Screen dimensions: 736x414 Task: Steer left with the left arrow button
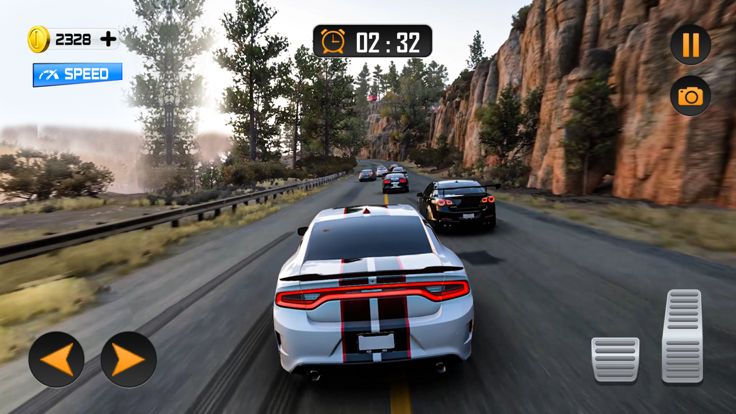[x=56, y=359]
